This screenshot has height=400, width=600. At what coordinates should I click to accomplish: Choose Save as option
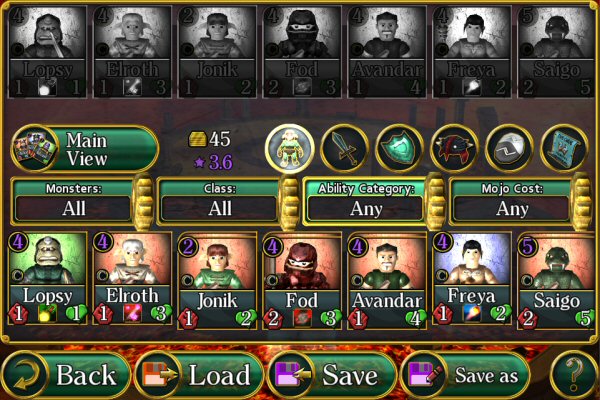tap(466, 375)
